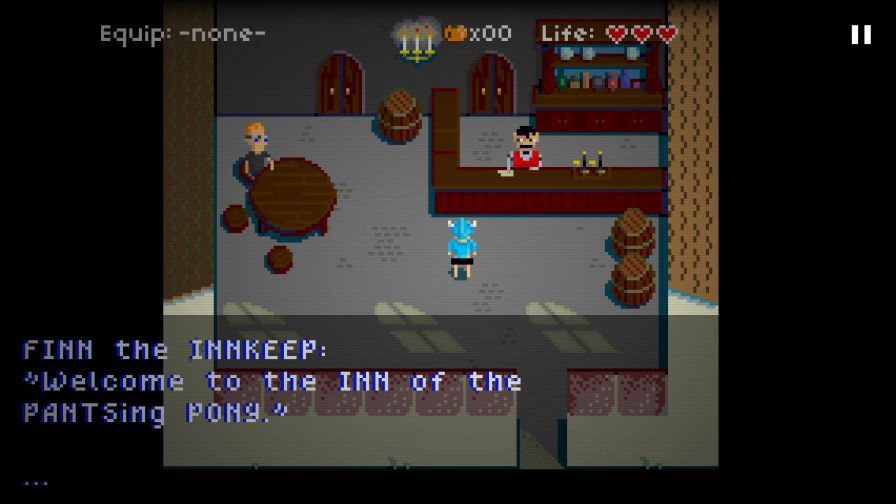Pause the game with the pause icon
The image size is (896, 504).
(x=860, y=35)
